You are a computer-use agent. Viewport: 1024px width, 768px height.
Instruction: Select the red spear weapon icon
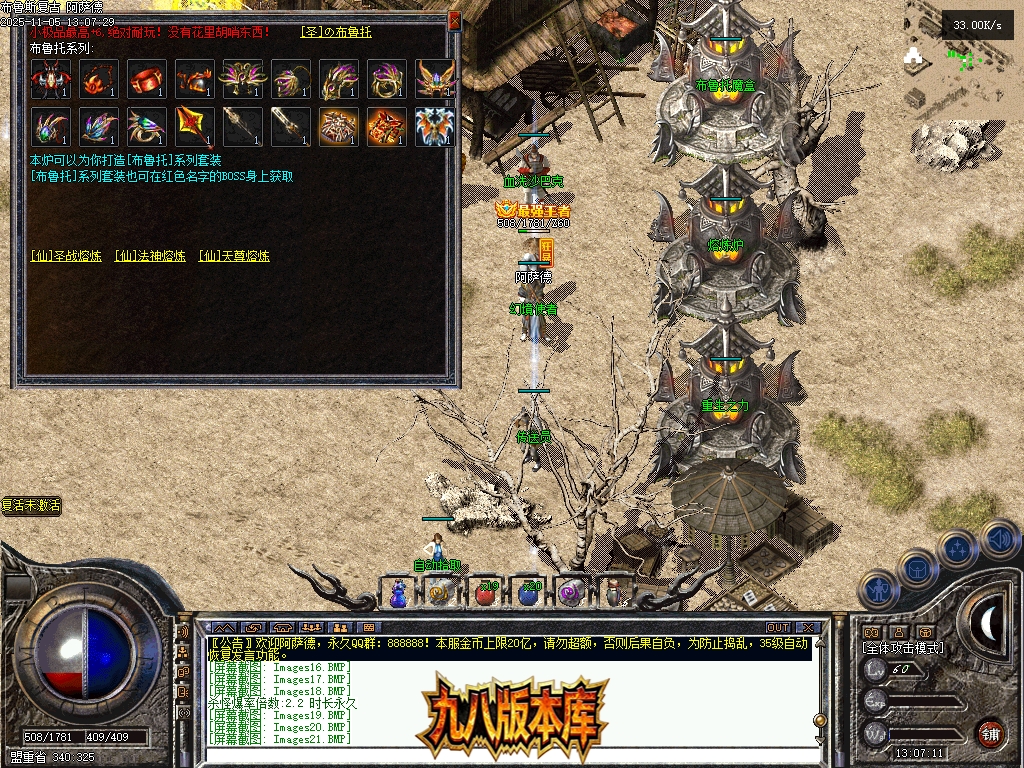pos(195,127)
